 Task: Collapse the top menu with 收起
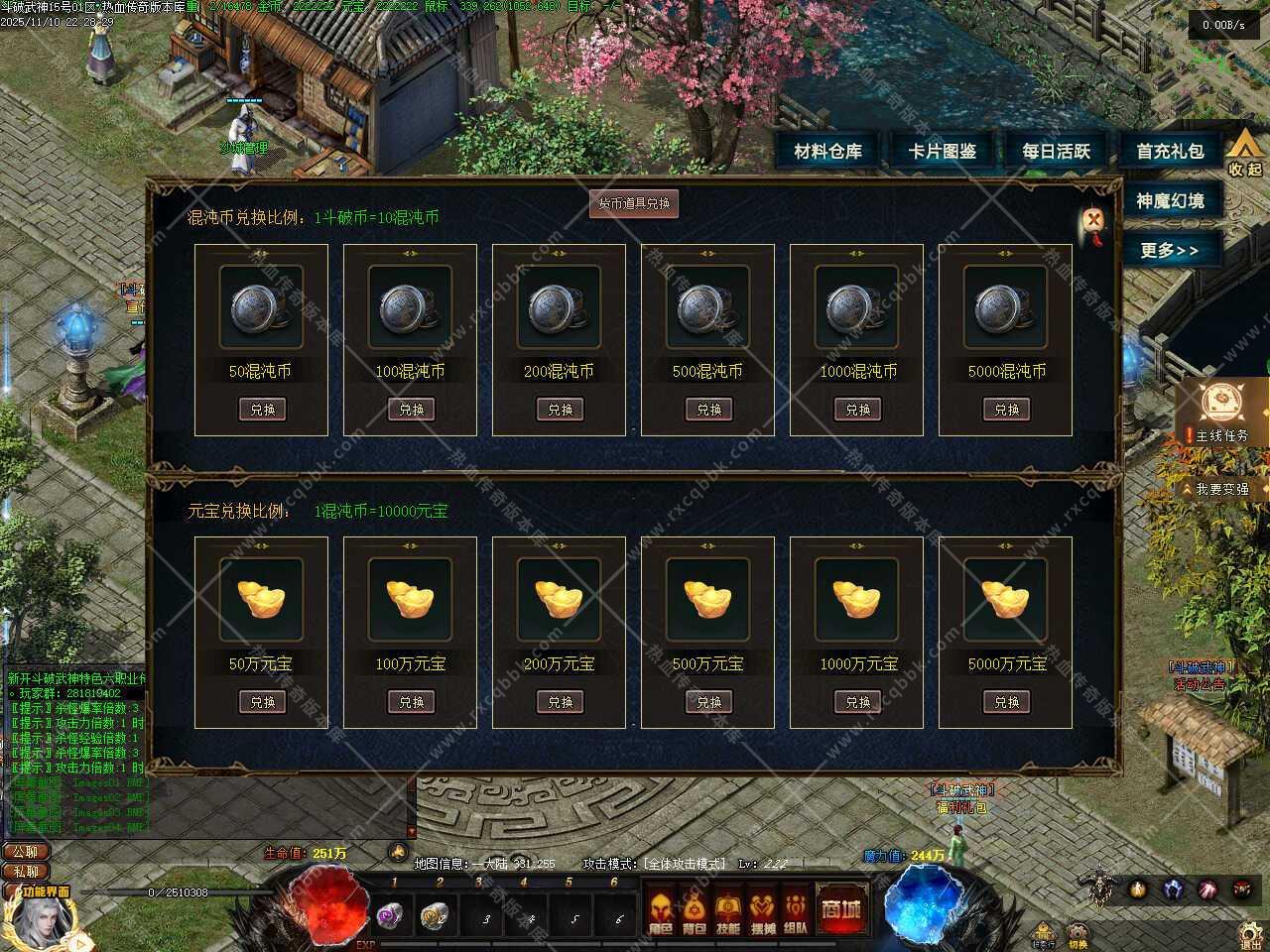[x=1245, y=154]
